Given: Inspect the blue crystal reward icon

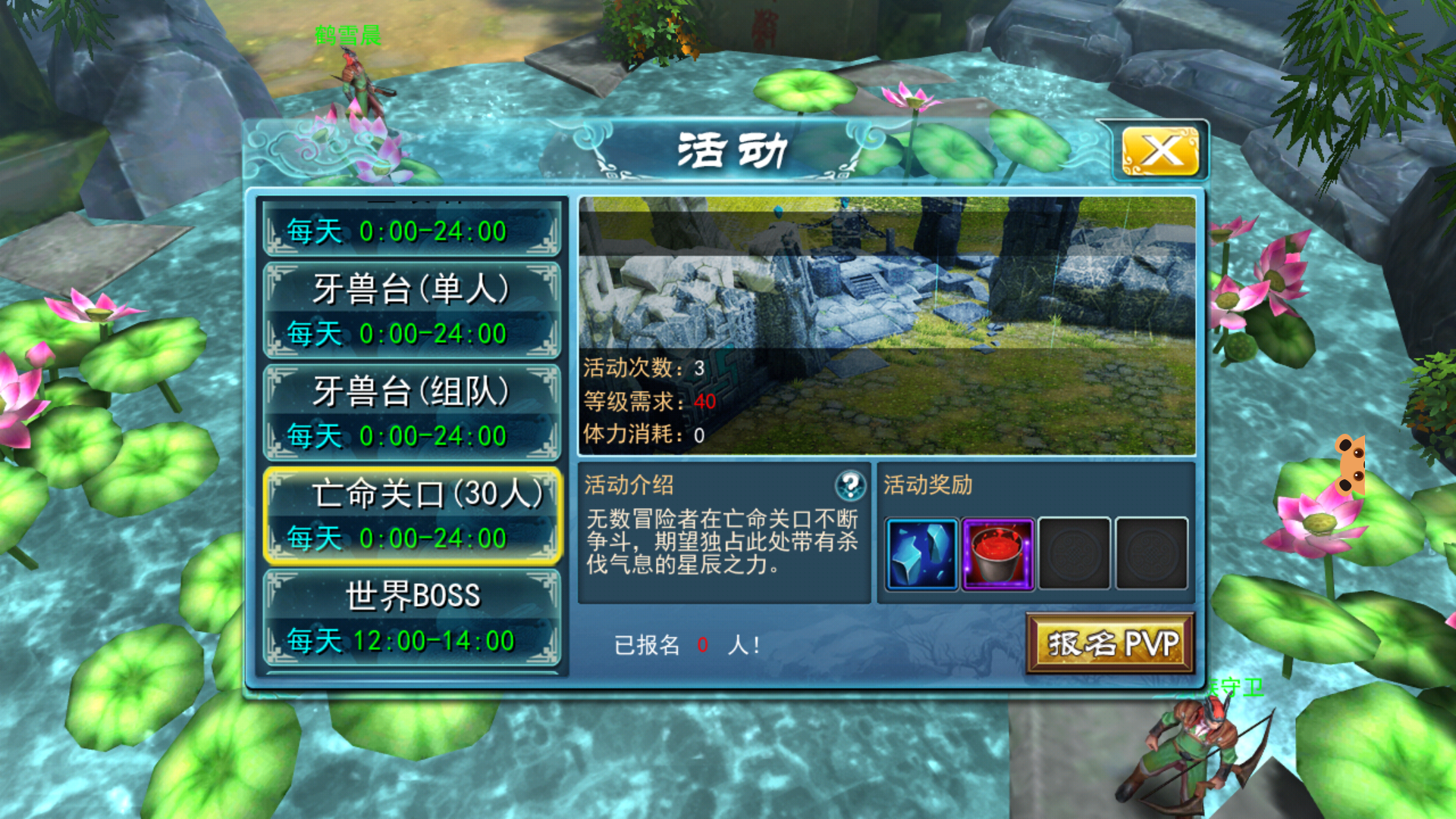Looking at the screenshot, I should coord(921,554).
